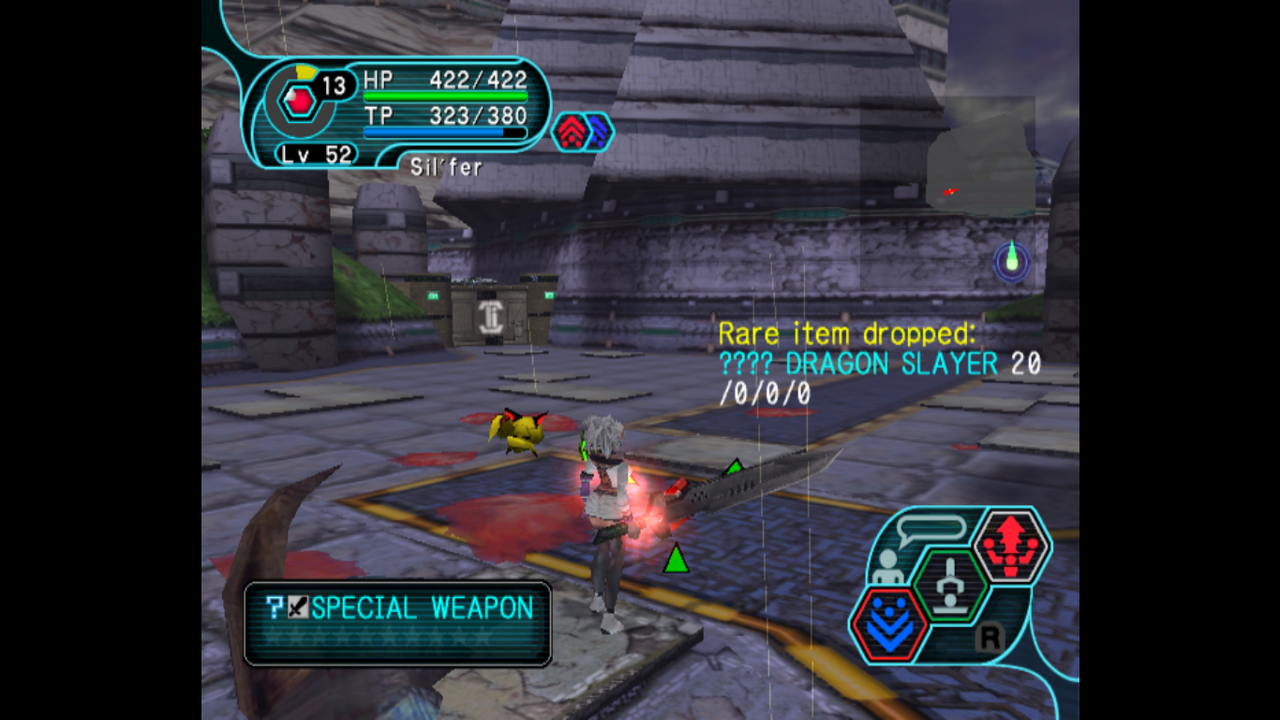1280x720 pixels.
Task: Click the green compass direction marker
Action: point(1012,259)
